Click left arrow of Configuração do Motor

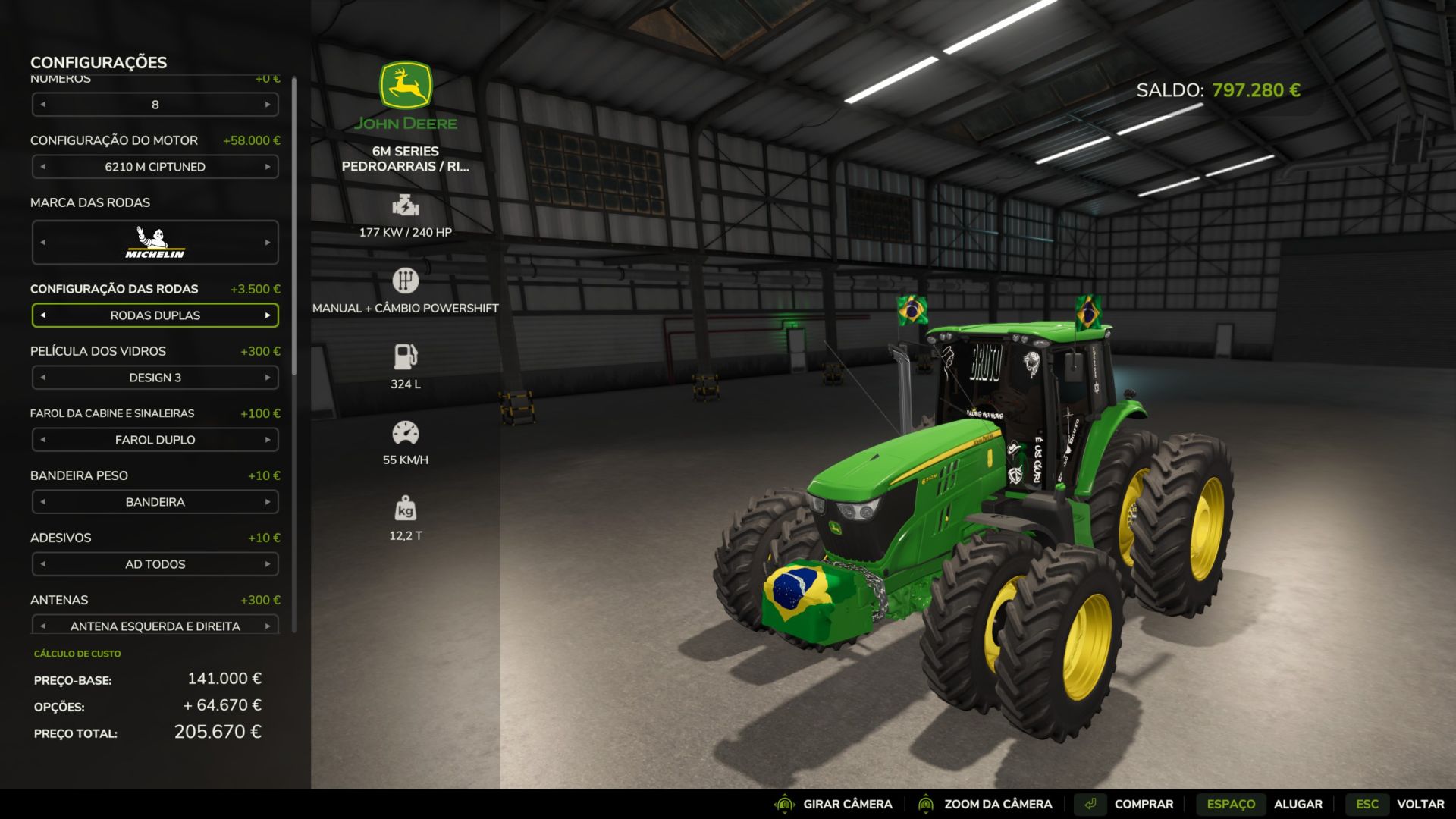click(43, 167)
